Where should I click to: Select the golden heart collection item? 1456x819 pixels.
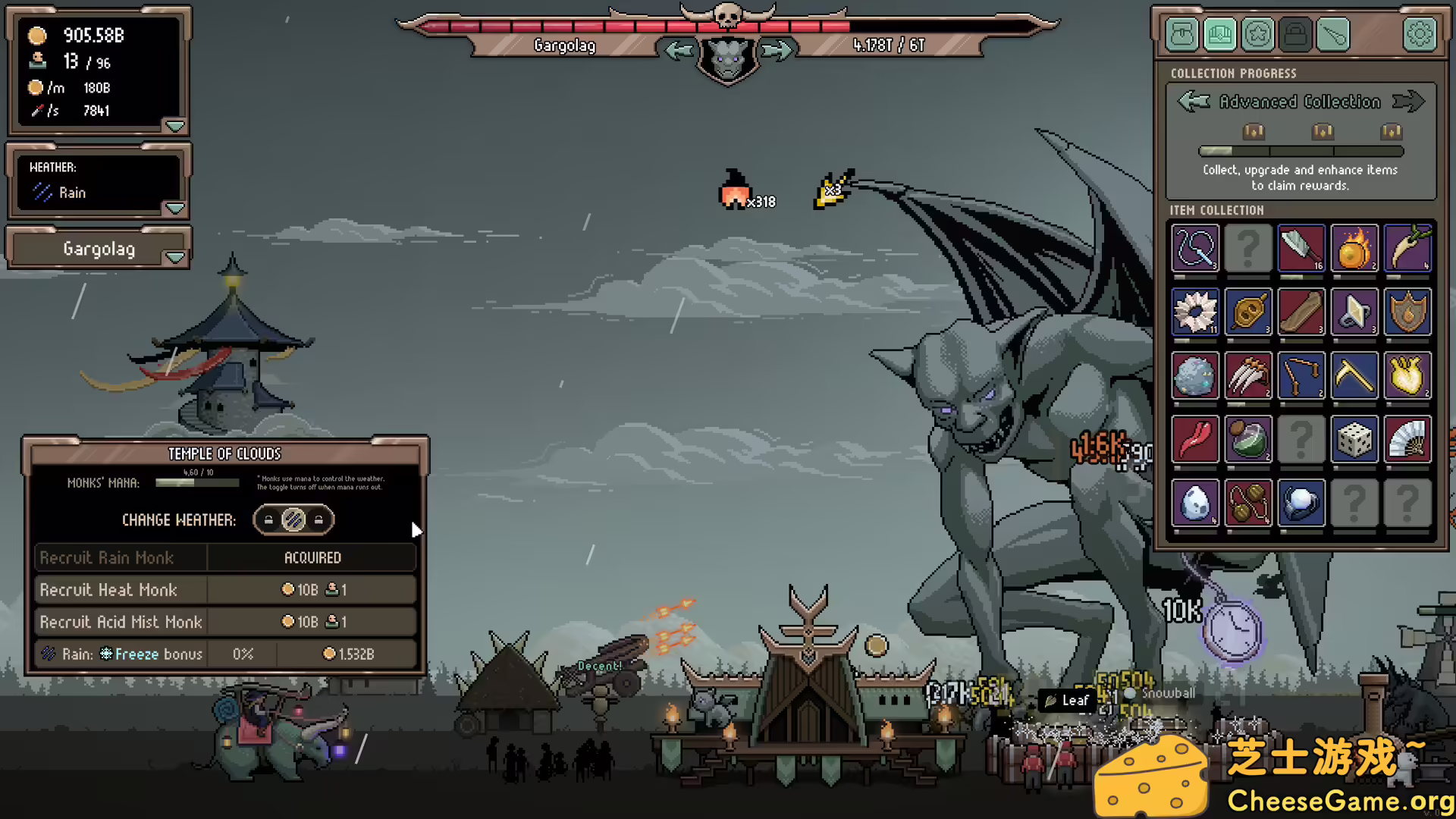pyautogui.click(x=1407, y=375)
